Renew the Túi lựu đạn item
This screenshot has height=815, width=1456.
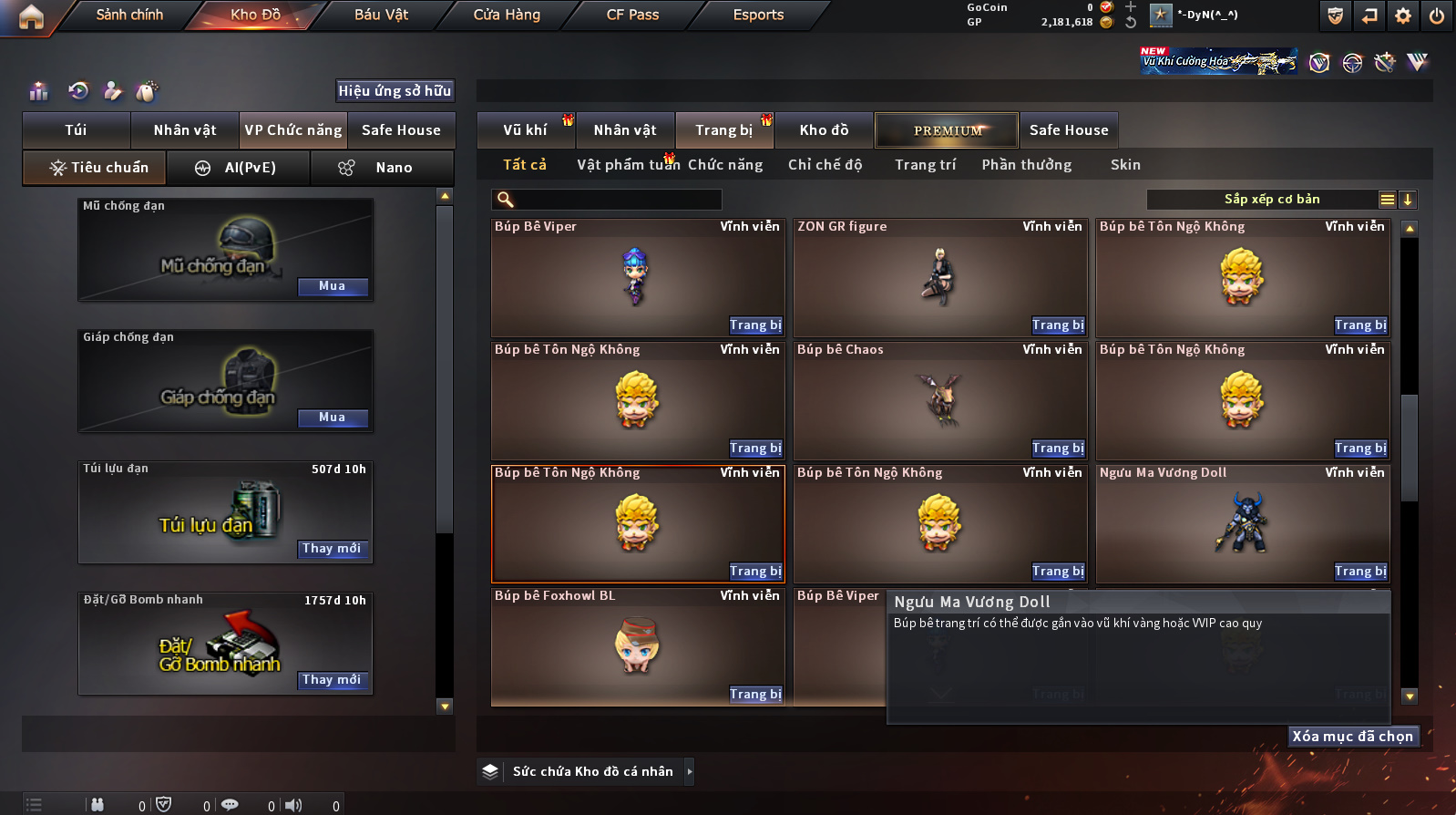click(x=333, y=549)
